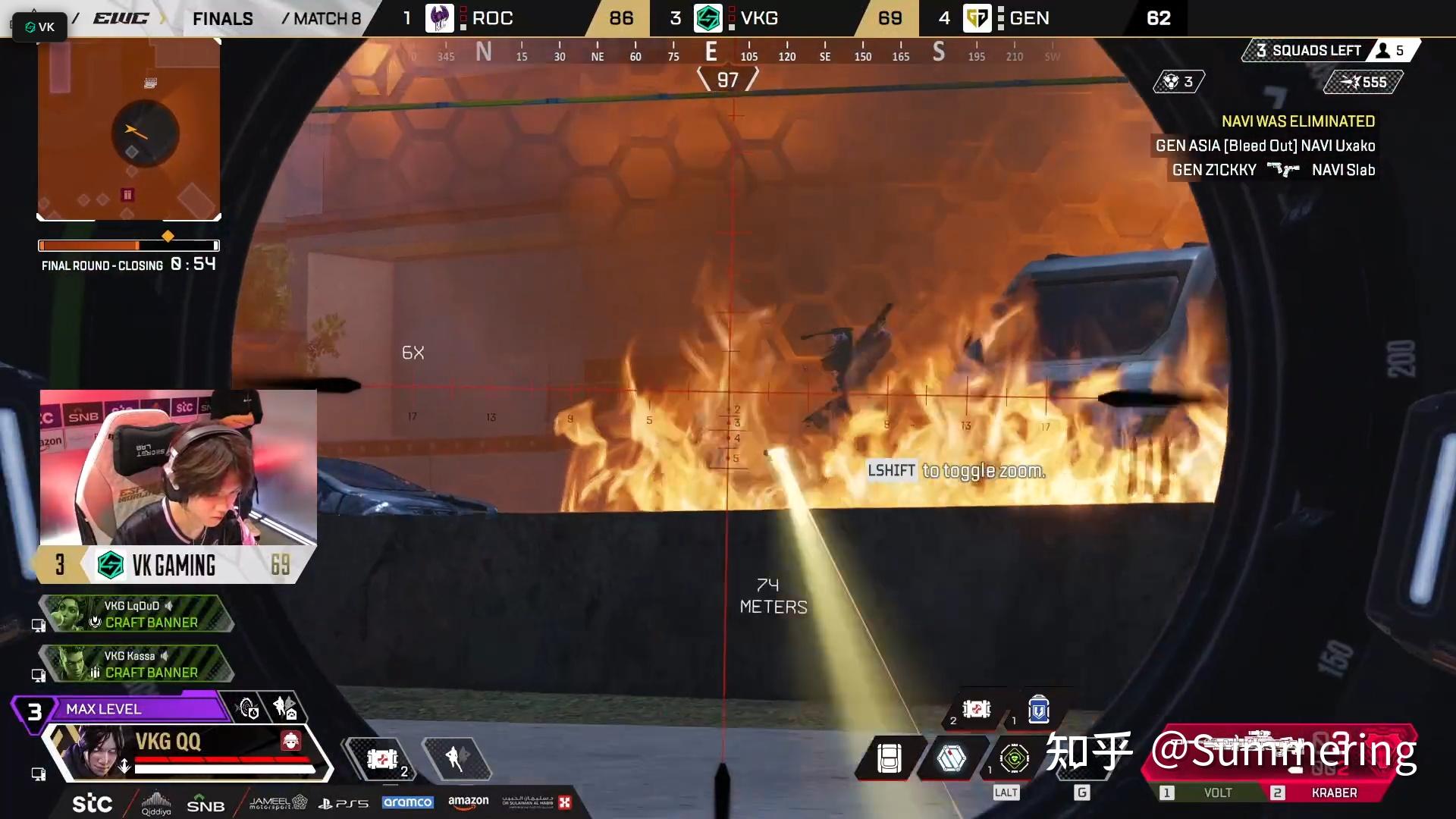Choose the heat shield hexagon item
Image resolution: width=1456 pixels, height=819 pixels.
point(951,758)
